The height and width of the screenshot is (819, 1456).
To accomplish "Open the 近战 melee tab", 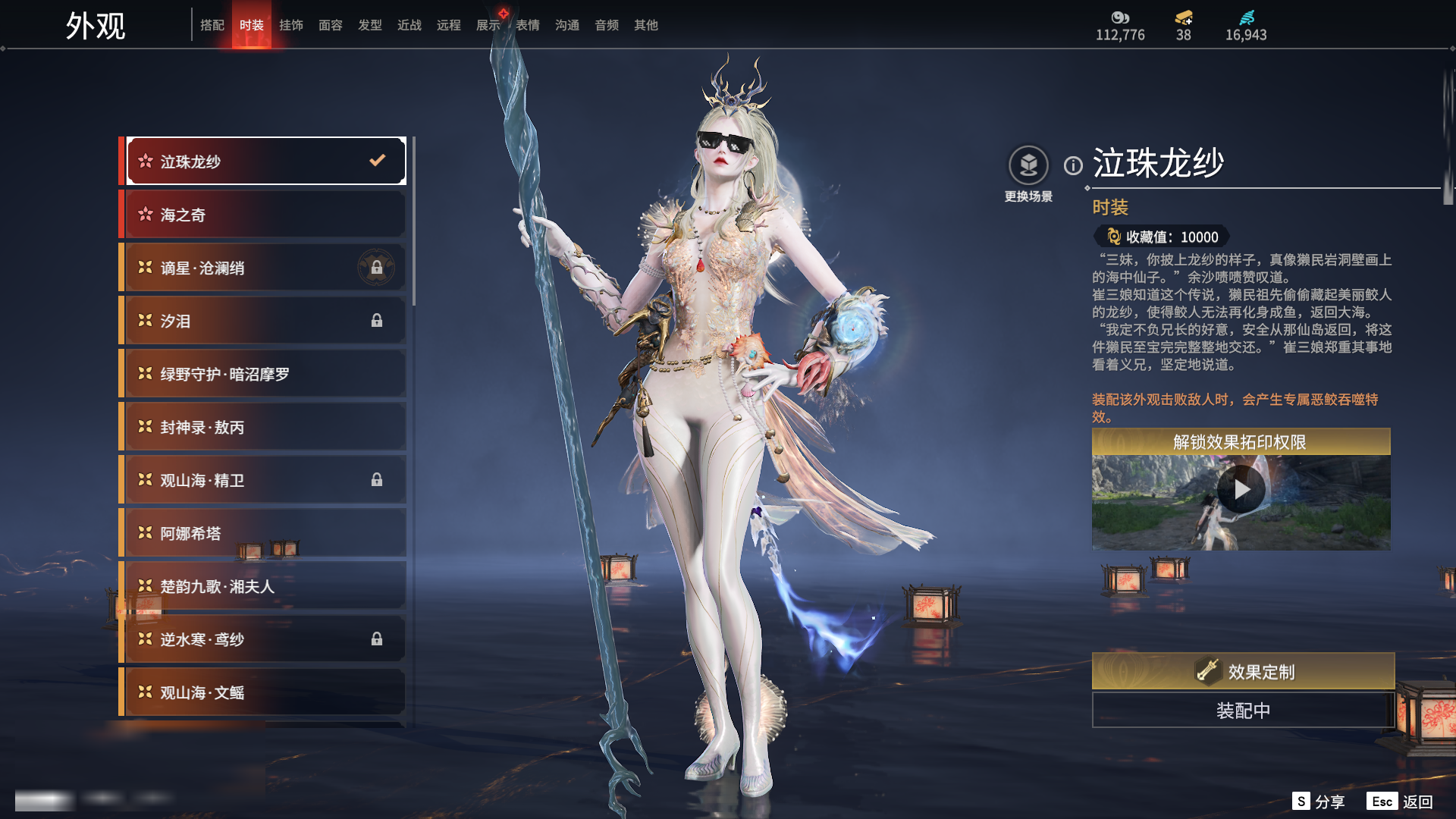I will coord(409,25).
